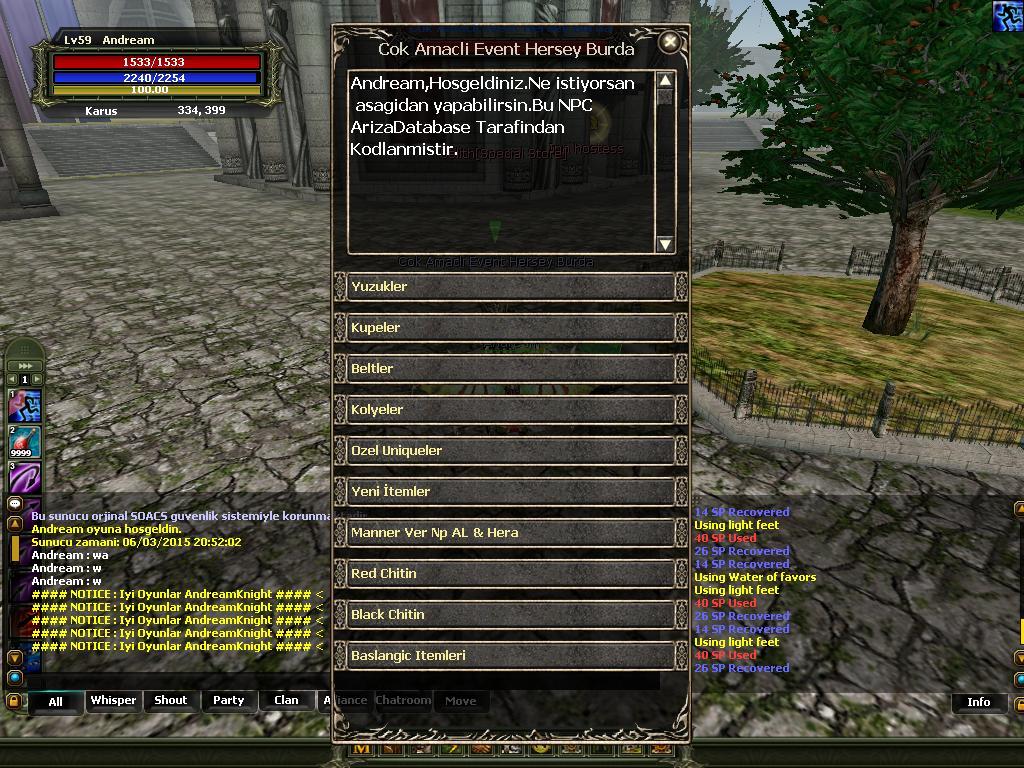Switch chat to the All tab
The width and height of the screenshot is (1024, 768).
coord(55,701)
